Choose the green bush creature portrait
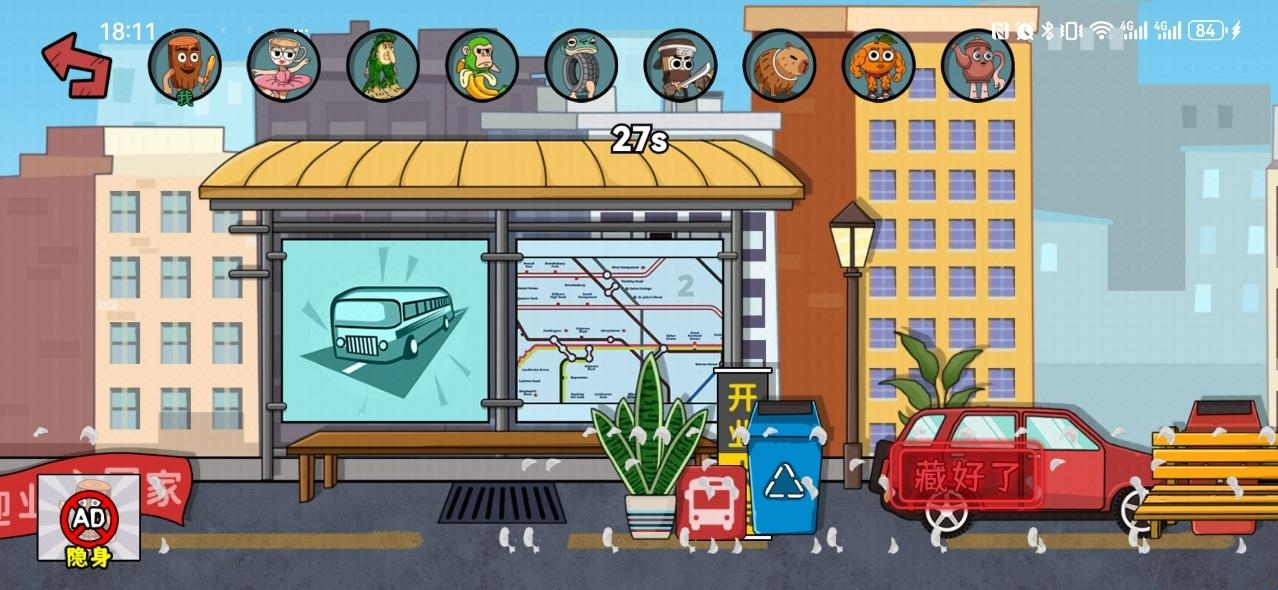The image size is (1278, 590). click(x=383, y=65)
